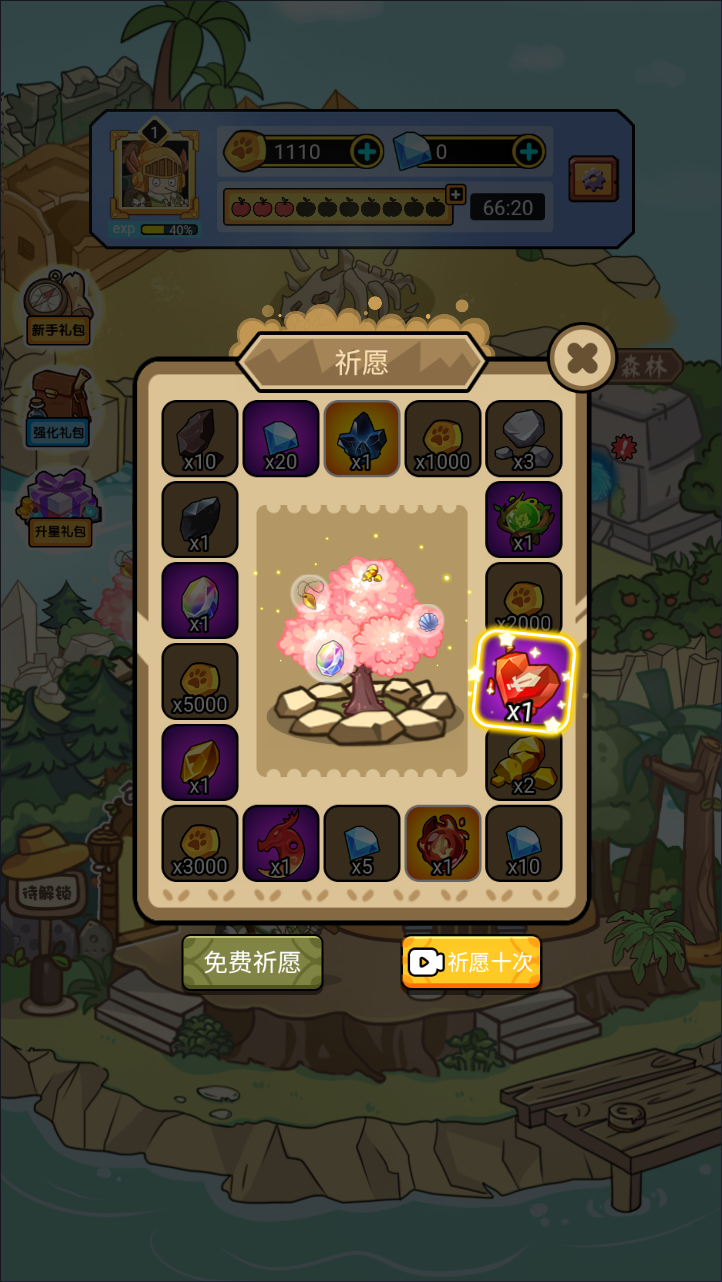Image resolution: width=722 pixels, height=1282 pixels.
Task: Select the x20 diamond reward slot
Action: [x=281, y=438]
